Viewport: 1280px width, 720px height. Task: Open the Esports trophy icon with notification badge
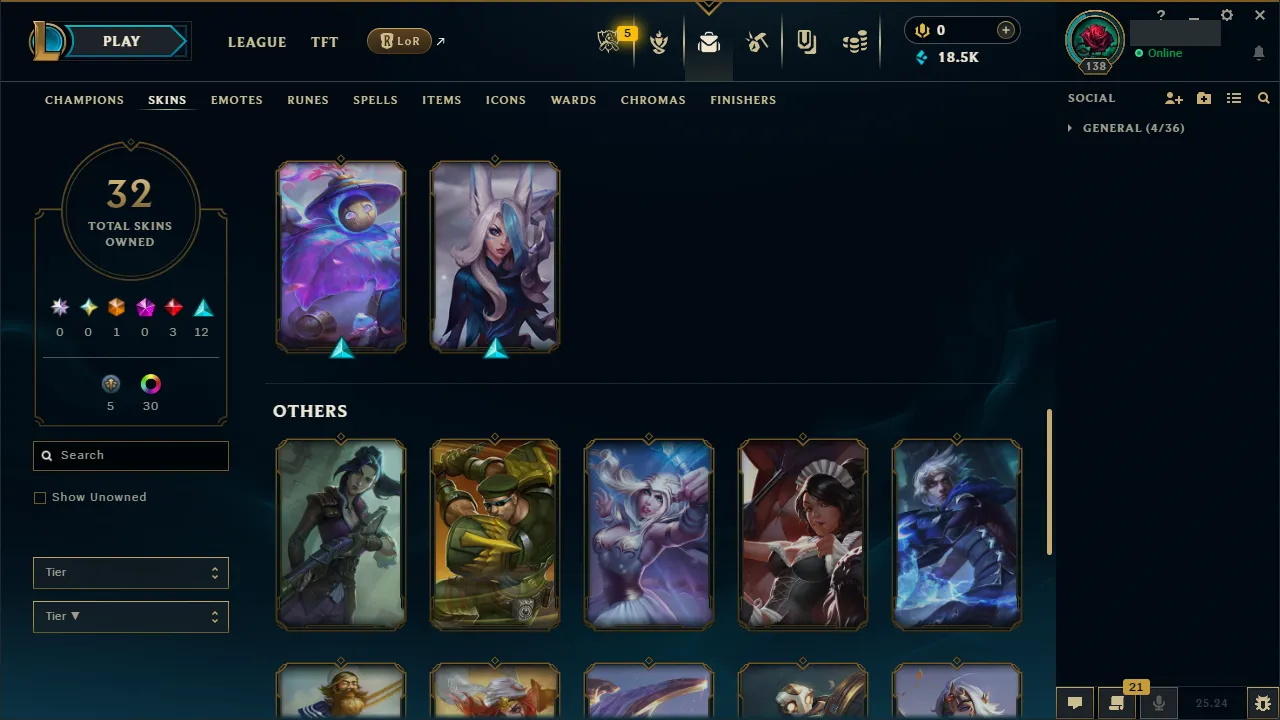point(610,41)
